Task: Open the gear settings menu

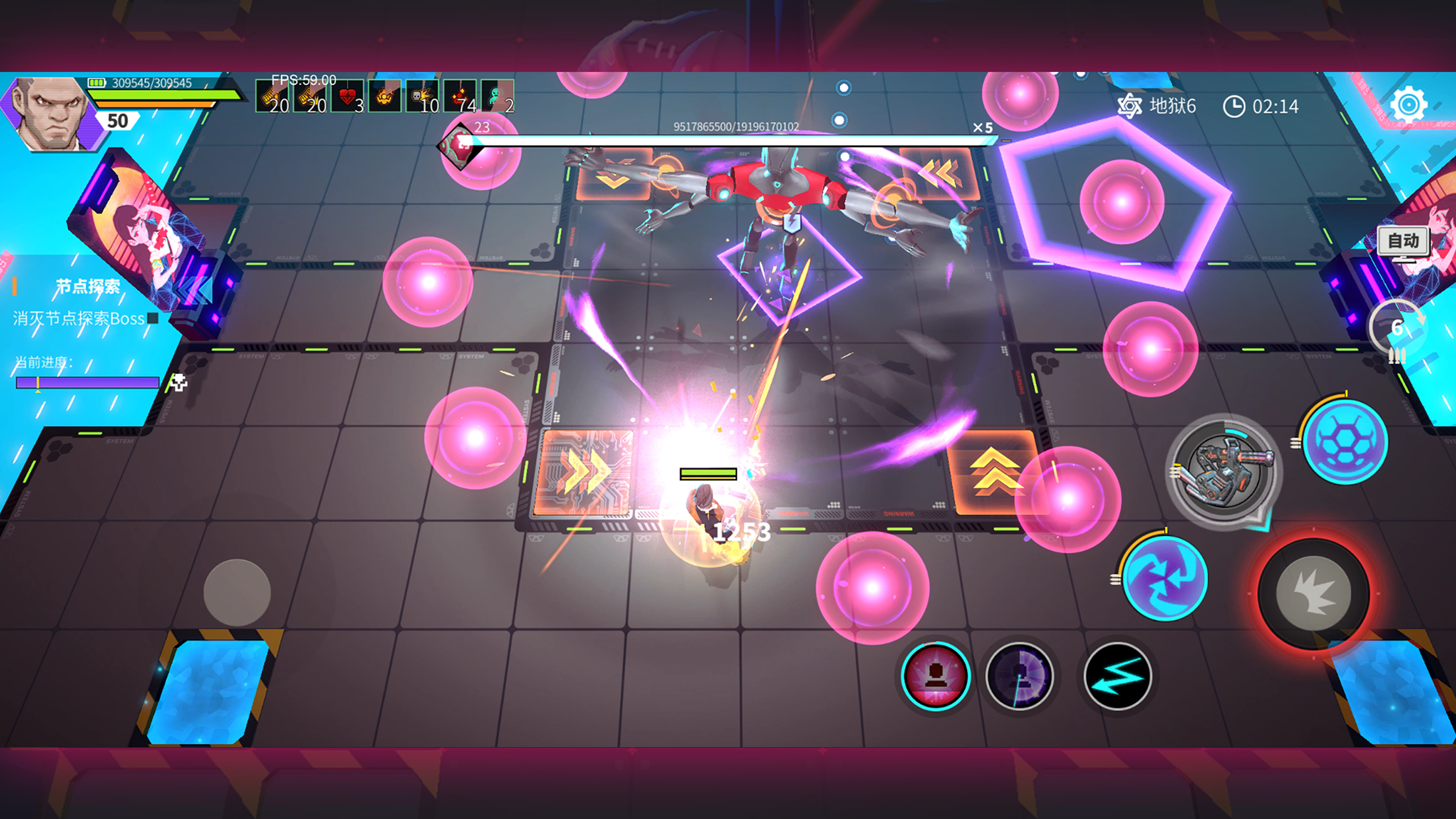Action: coord(1409,105)
